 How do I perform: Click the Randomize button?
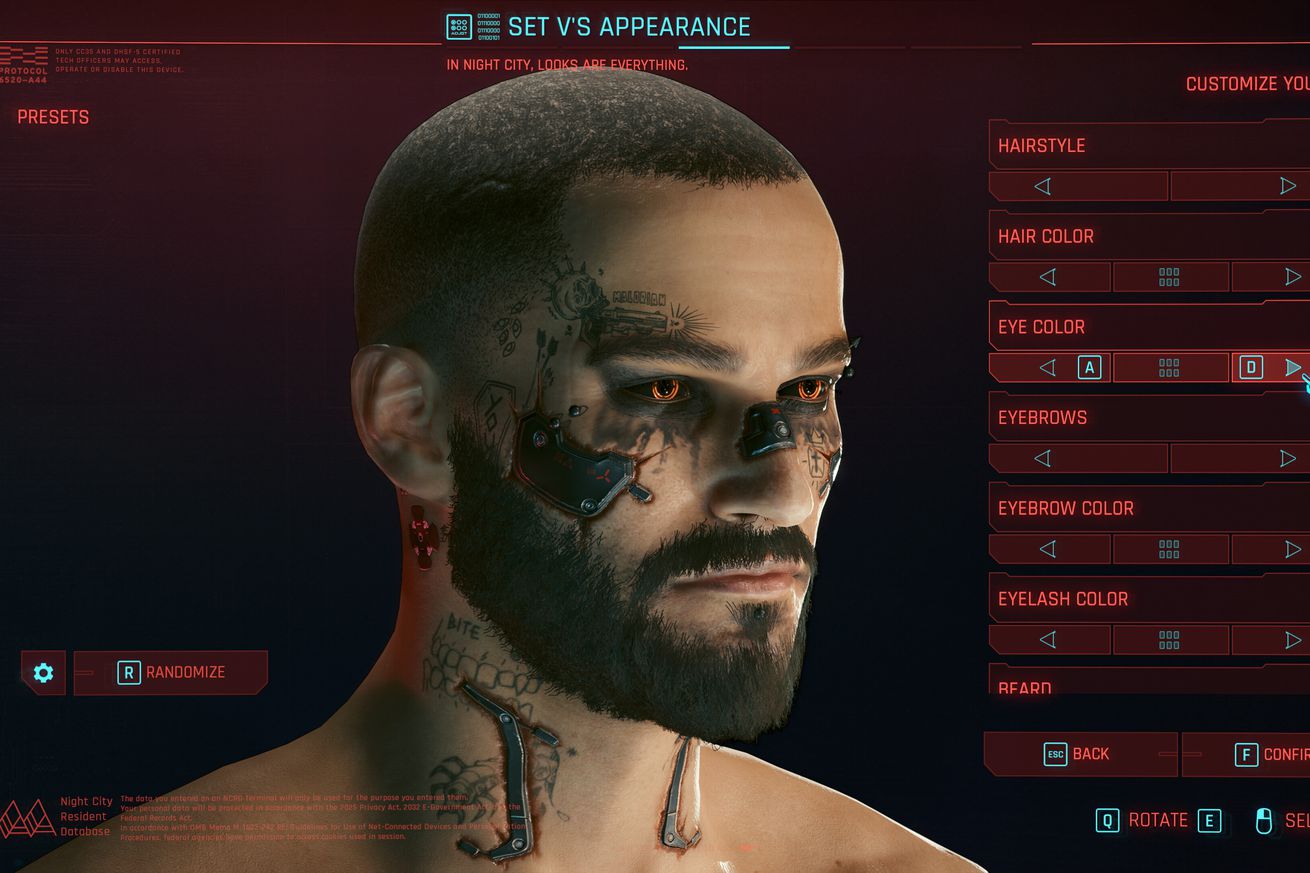coord(171,672)
